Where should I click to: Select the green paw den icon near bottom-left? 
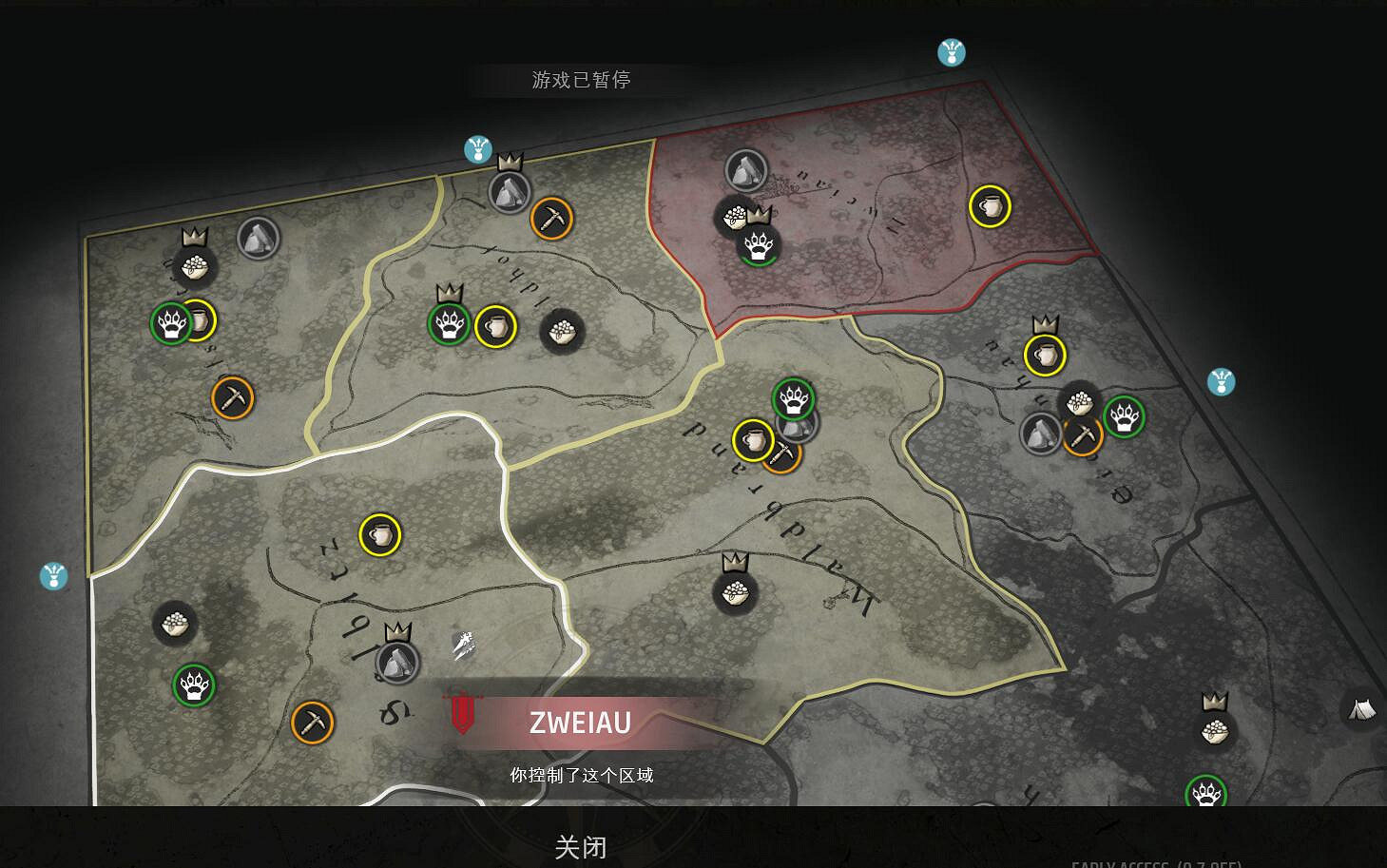pos(193,685)
